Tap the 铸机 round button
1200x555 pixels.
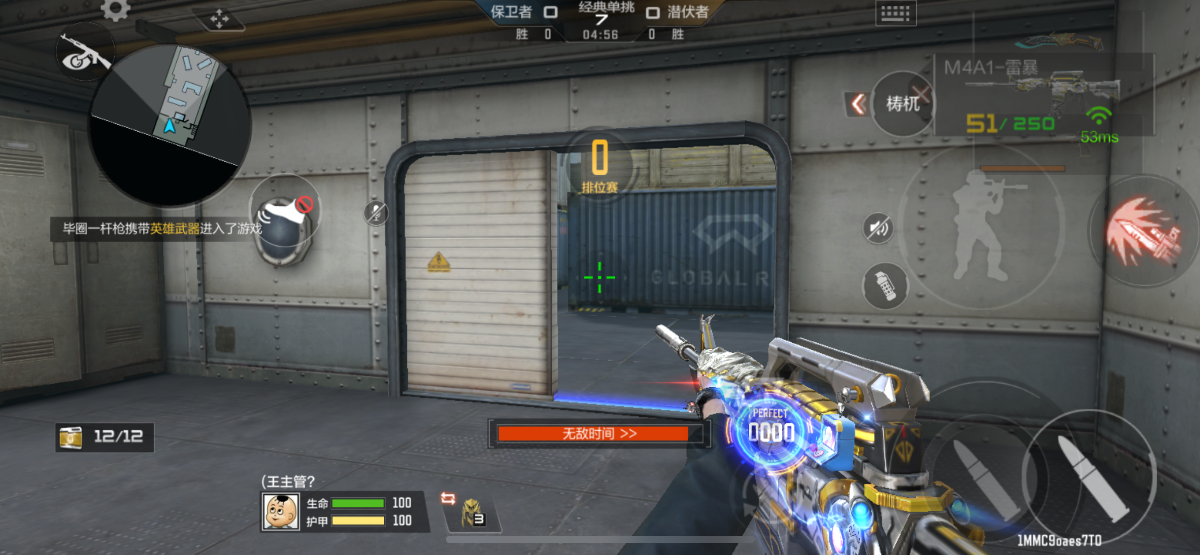click(902, 103)
